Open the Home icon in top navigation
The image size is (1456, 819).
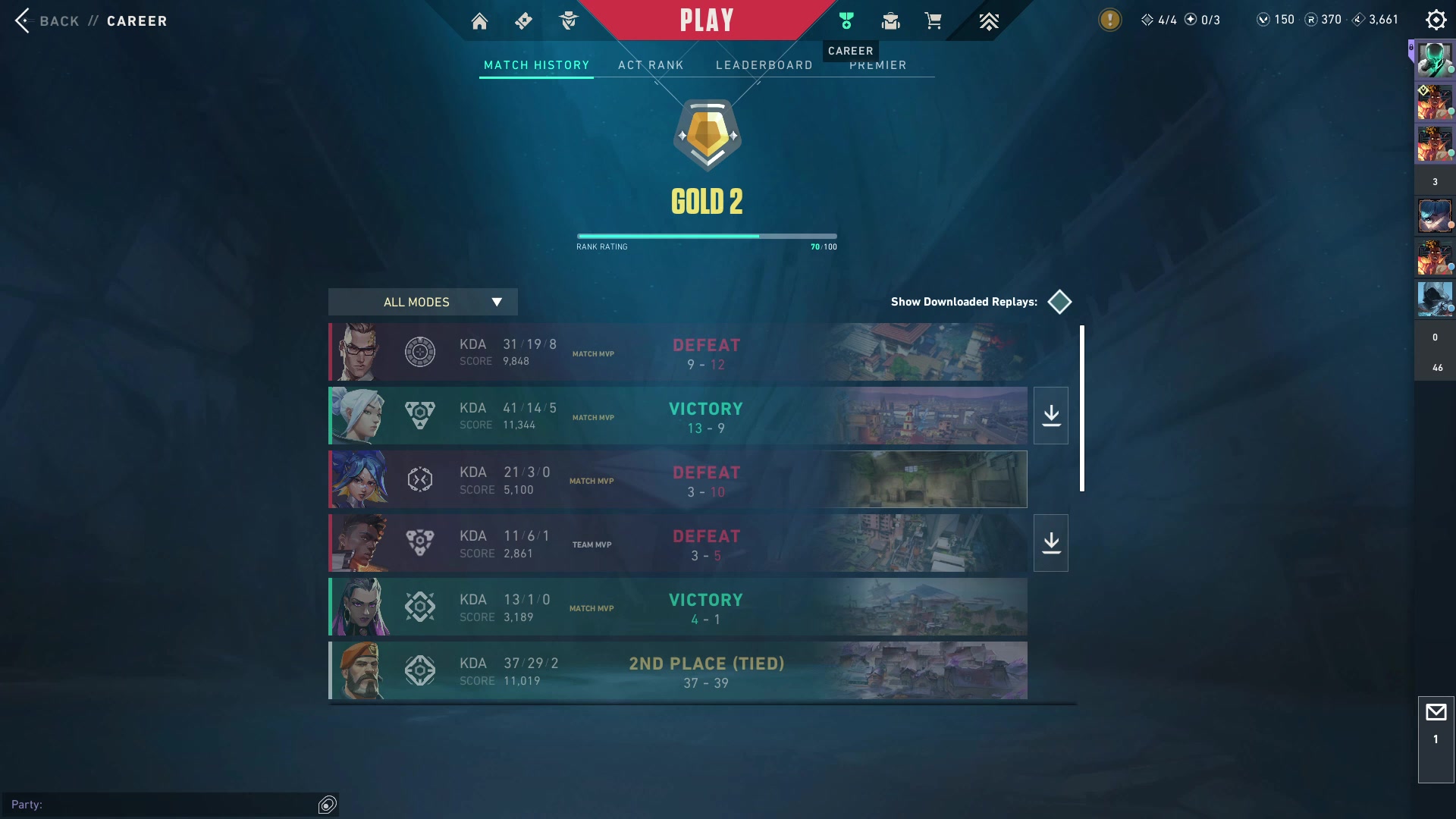point(479,21)
